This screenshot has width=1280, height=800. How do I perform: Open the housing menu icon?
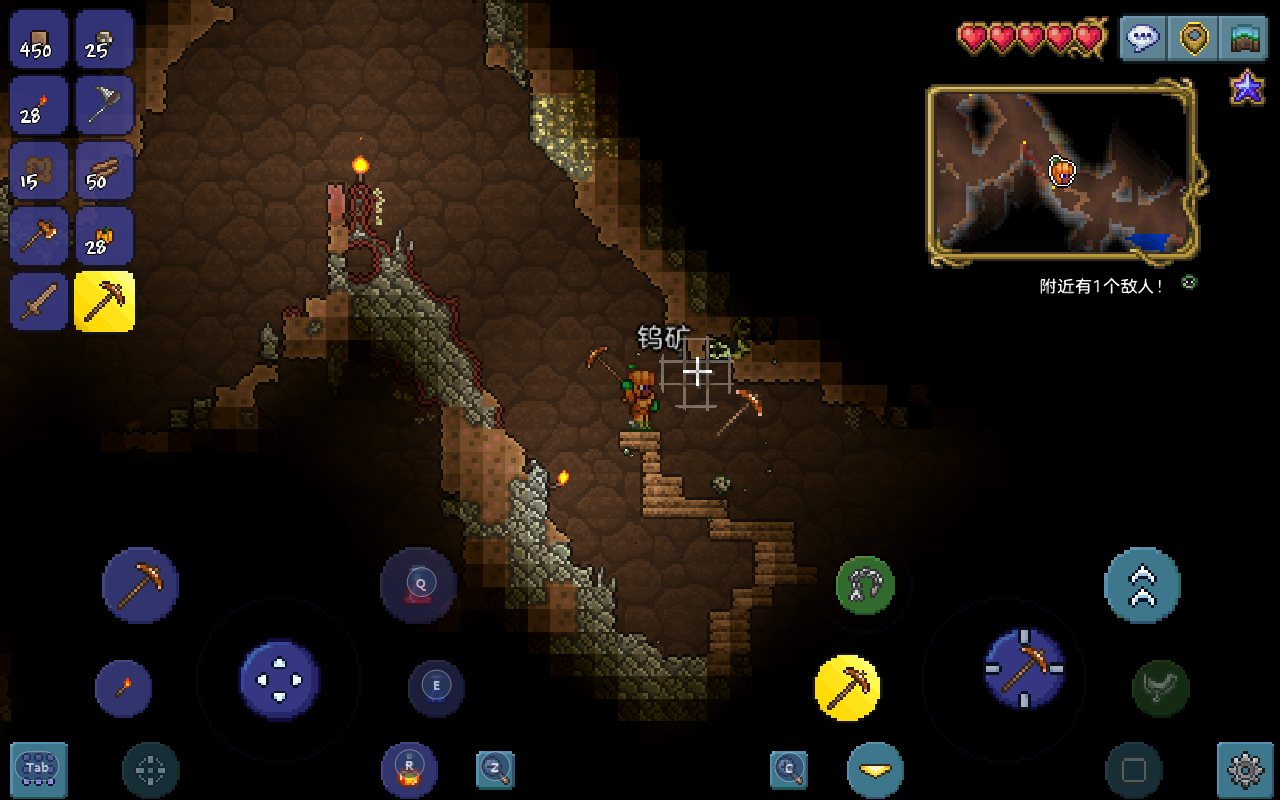point(1245,38)
